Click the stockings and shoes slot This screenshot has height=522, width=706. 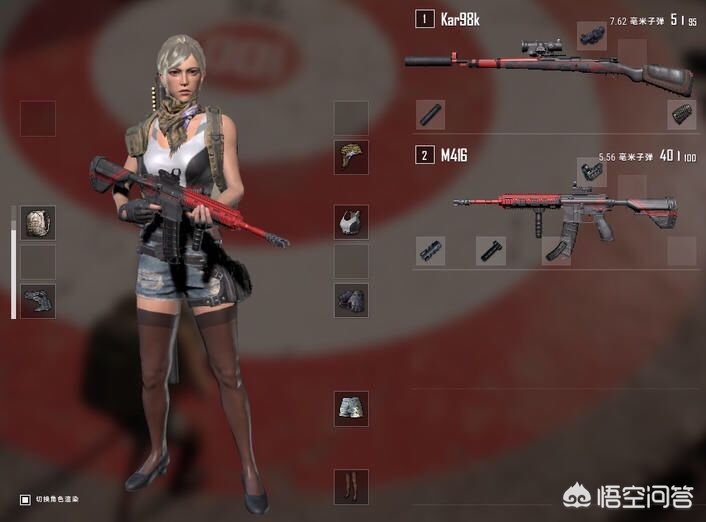(351, 486)
